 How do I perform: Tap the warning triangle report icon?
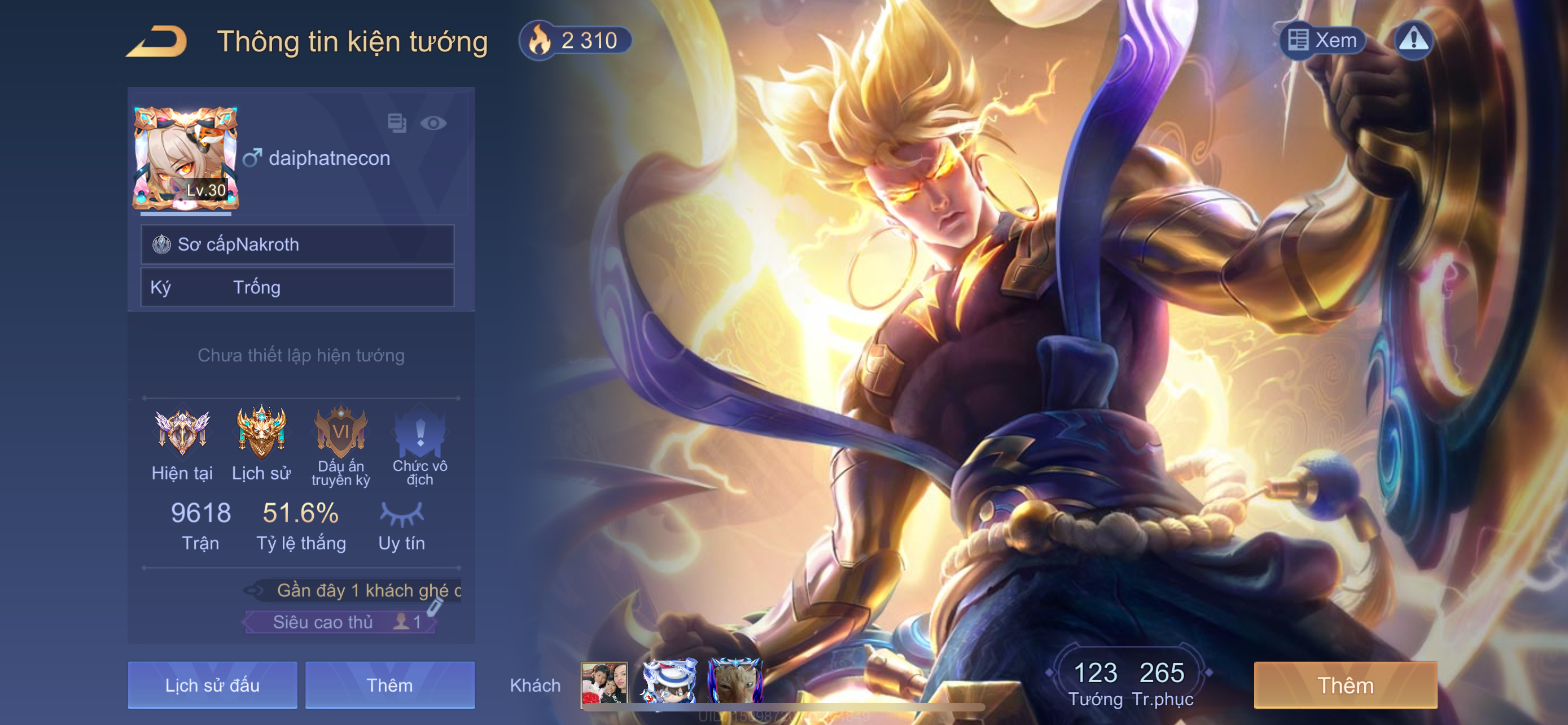pos(1413,41)
